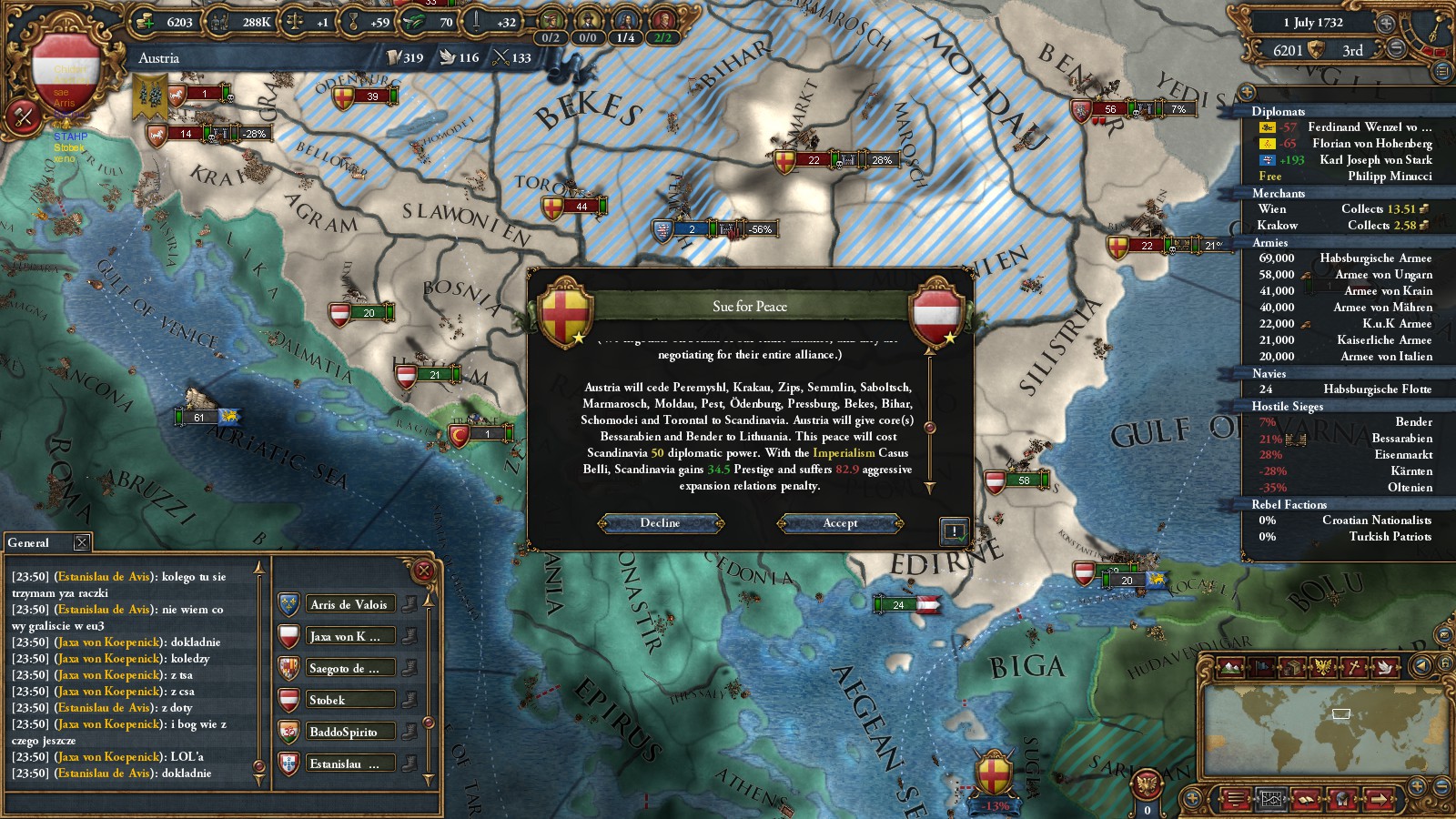
Task: Open Croatian Nationalists rebel faction entry
Action: click(1376, 521)
